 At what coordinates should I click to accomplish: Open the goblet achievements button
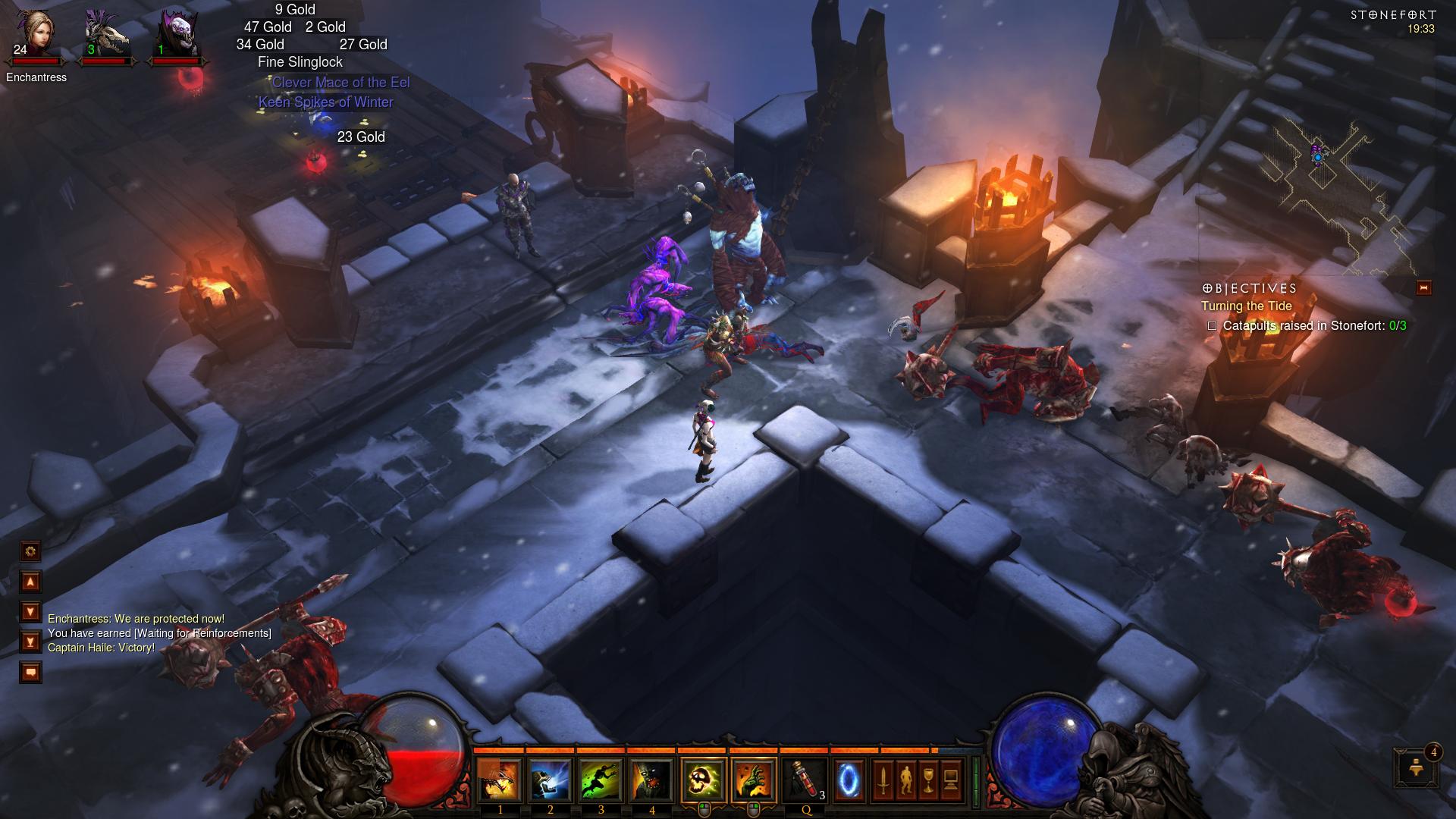coord(928,780)
